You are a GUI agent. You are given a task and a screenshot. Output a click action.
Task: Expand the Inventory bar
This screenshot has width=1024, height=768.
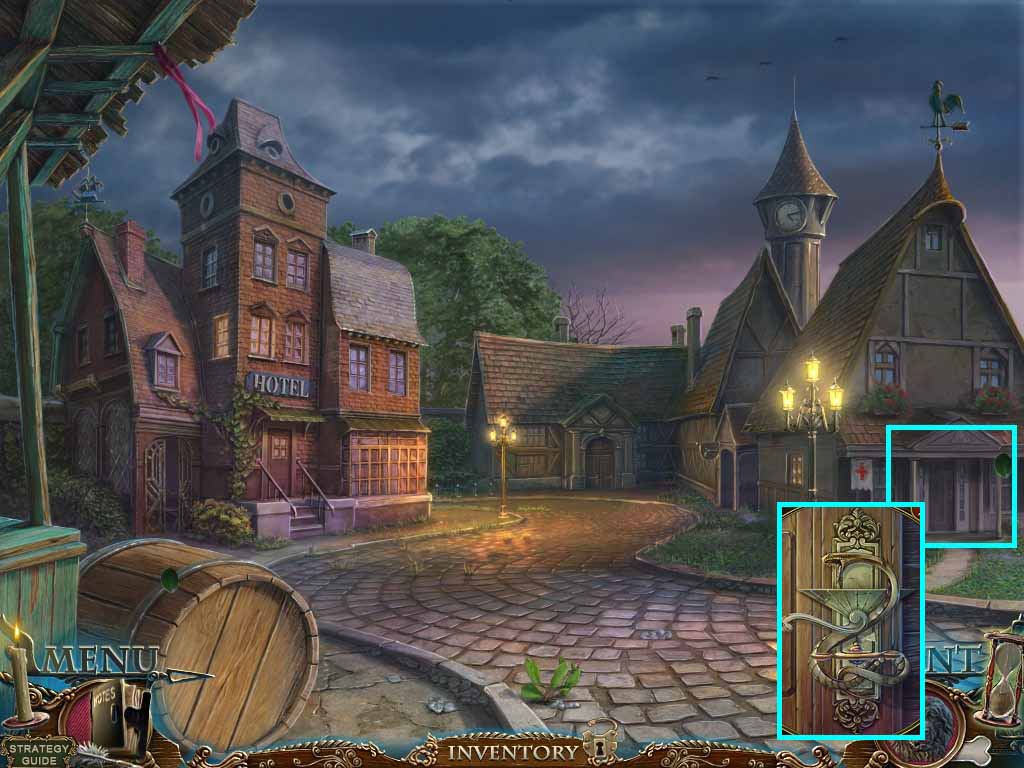point(512,751)
